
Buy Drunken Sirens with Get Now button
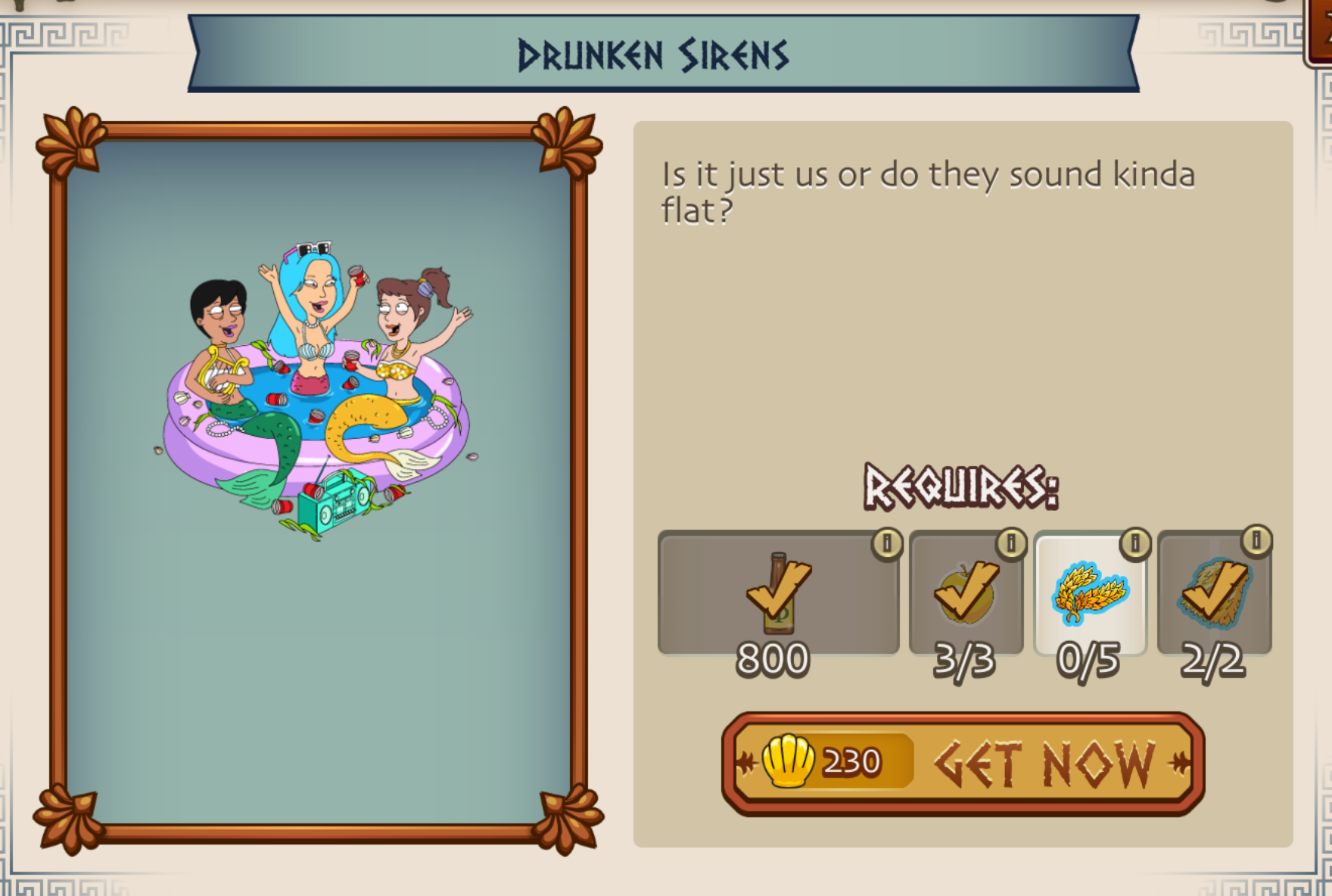pos(963,763)
